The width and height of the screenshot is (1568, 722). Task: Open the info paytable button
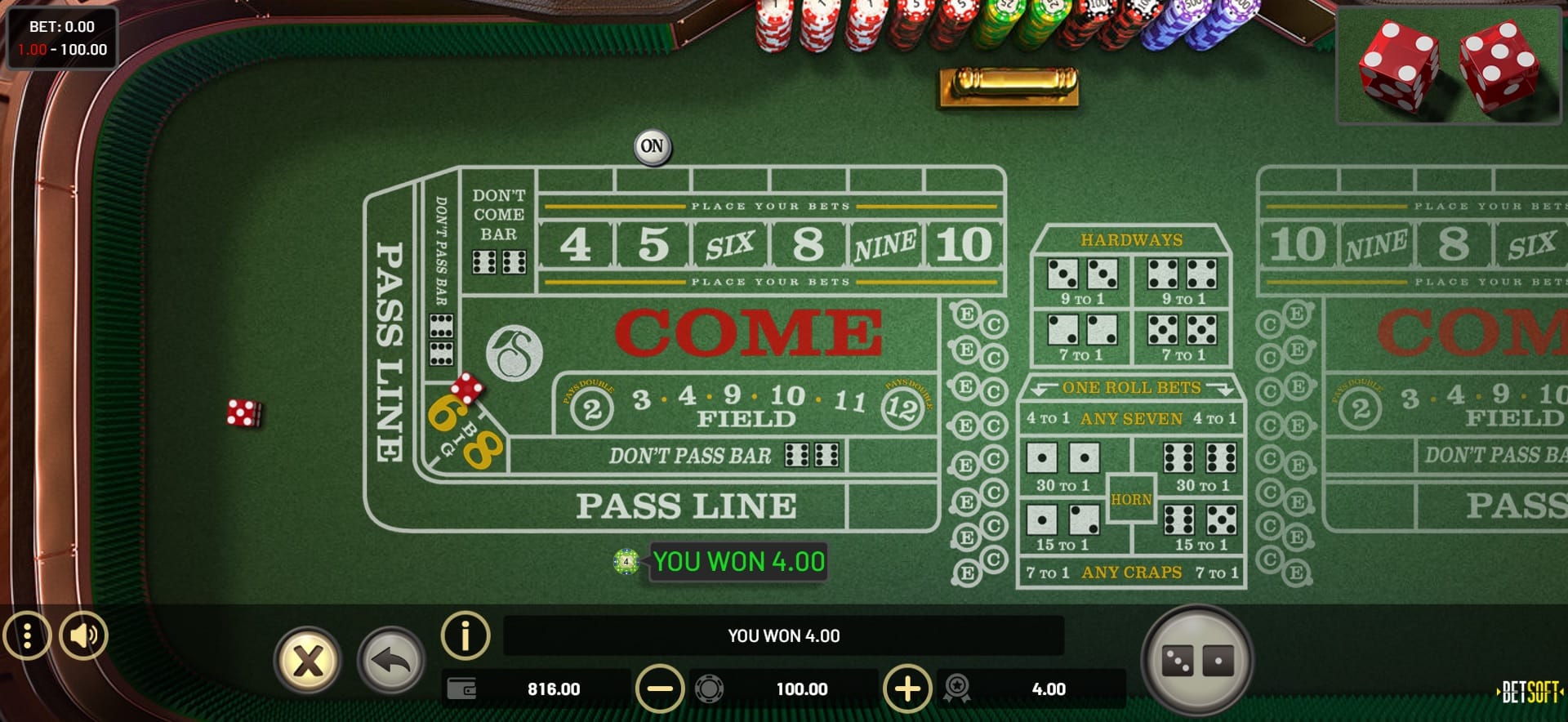coord(465,635)
